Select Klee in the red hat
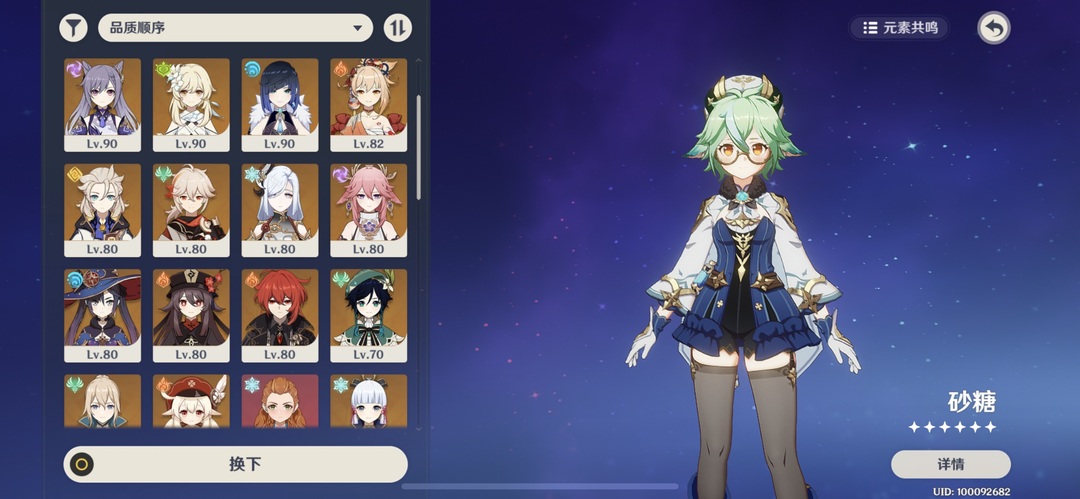The width and height of the screenshot is (1080, 499). (191, 401)
